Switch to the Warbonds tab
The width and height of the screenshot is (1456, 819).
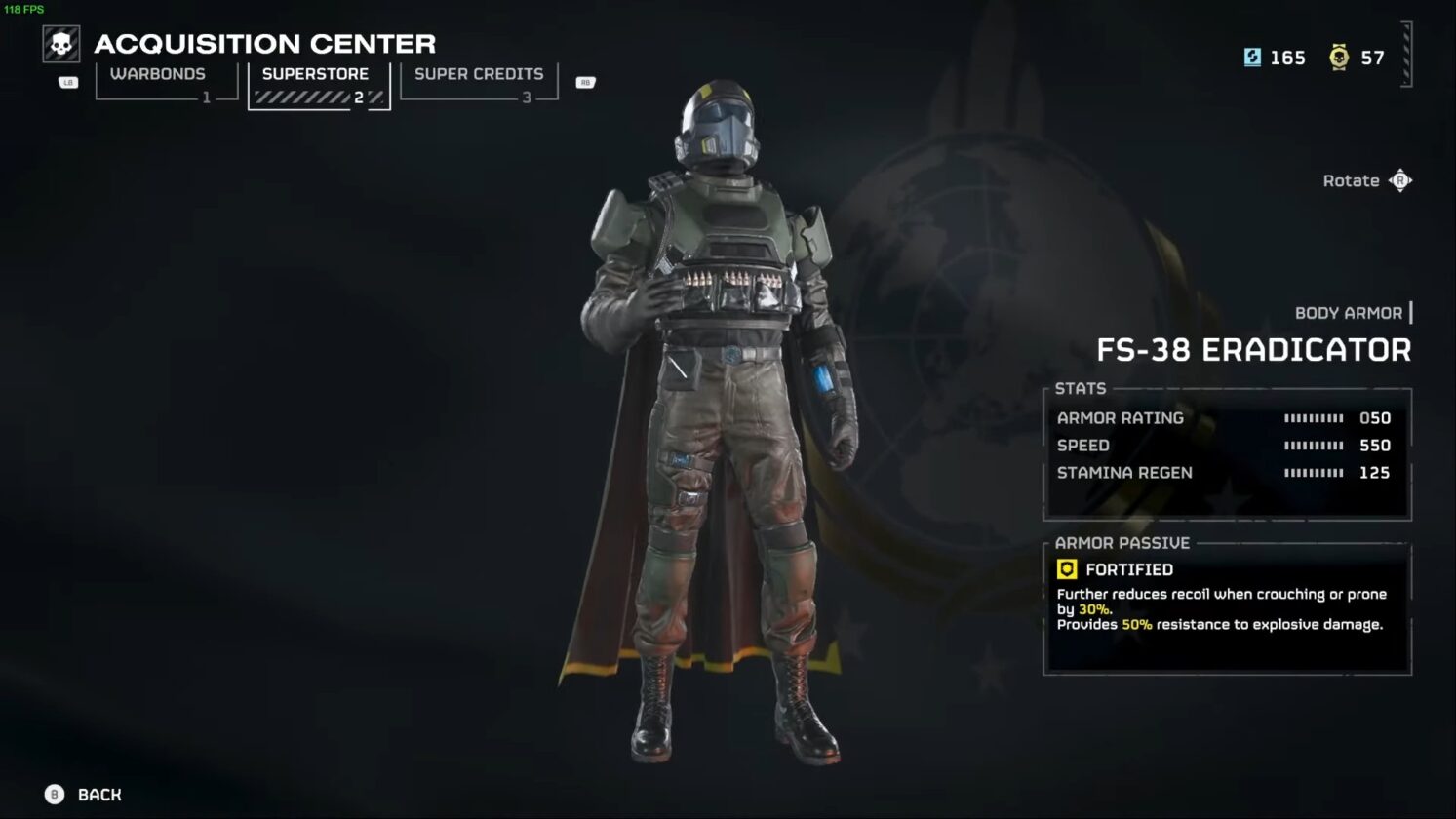click(x=158, y=73)
